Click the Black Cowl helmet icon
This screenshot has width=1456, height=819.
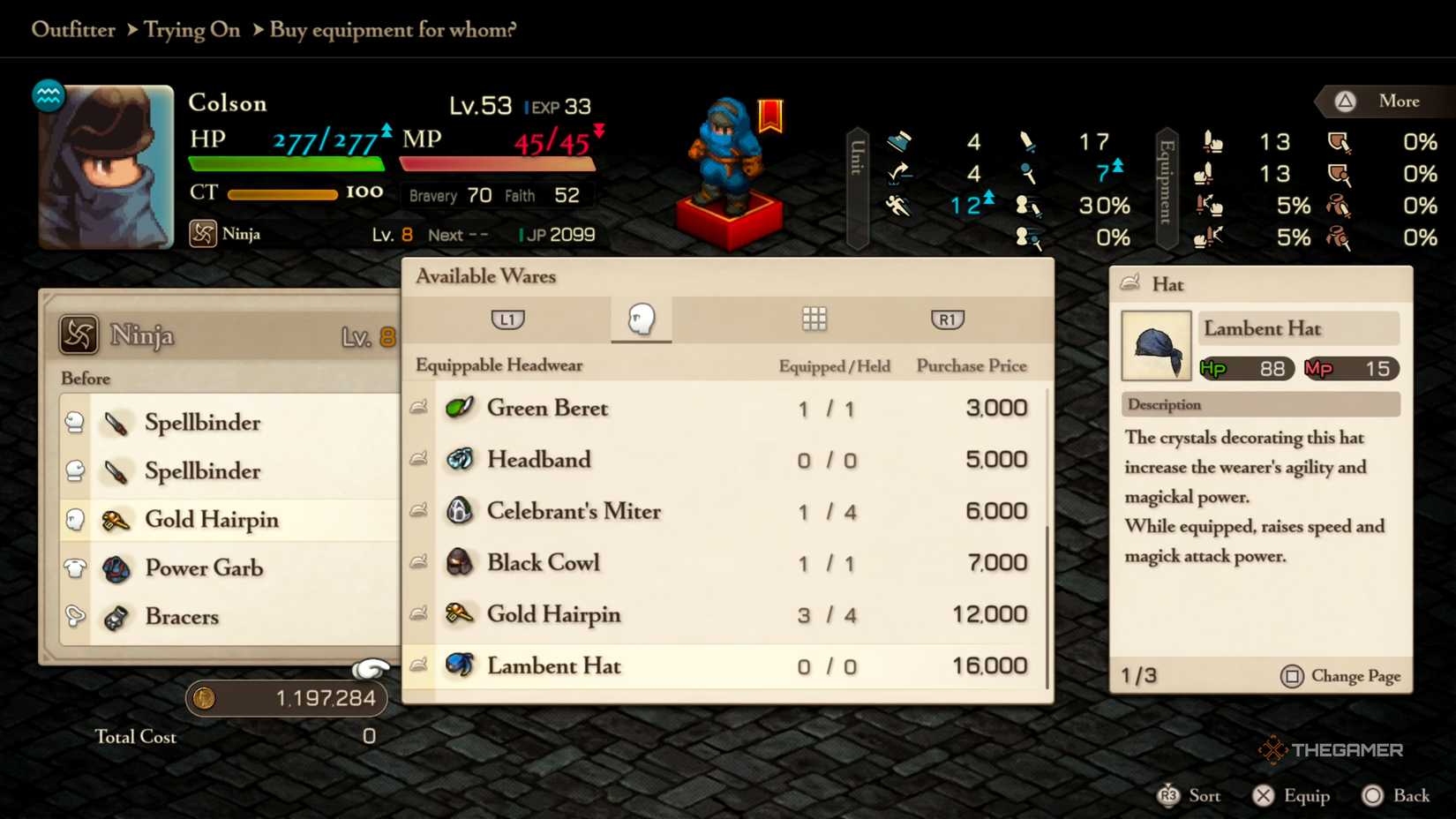460,562
